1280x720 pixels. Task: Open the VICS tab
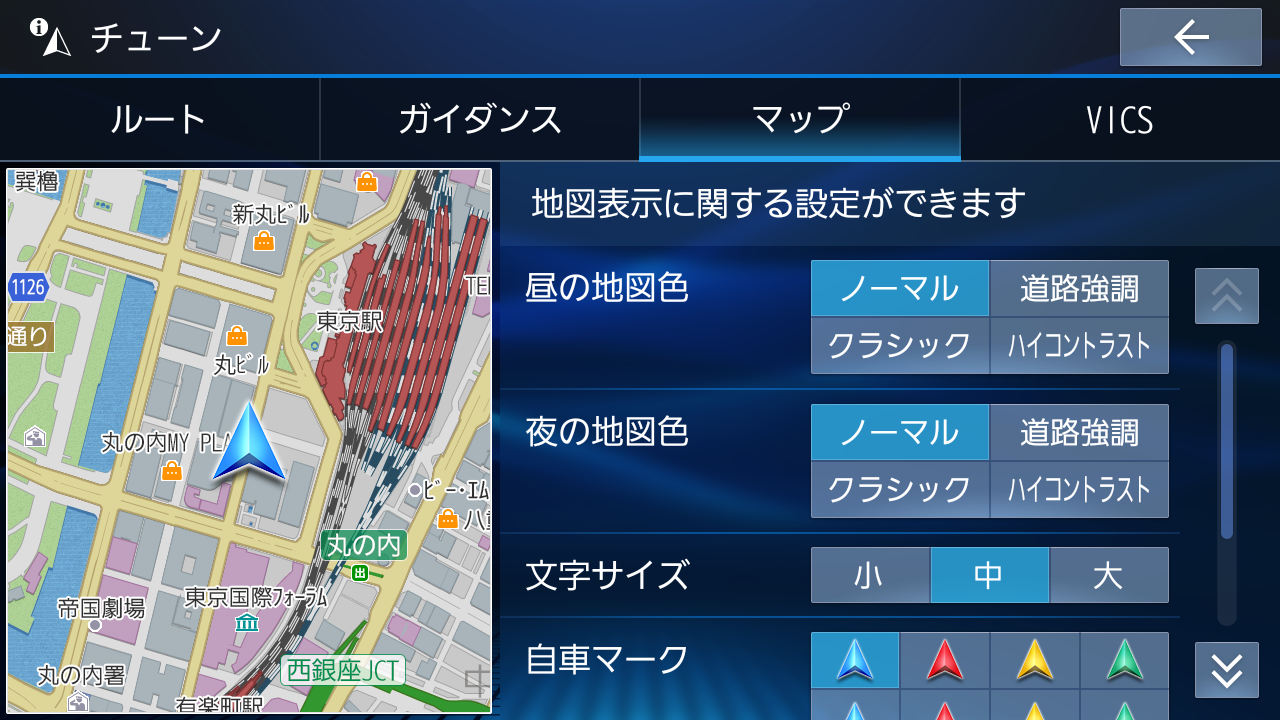pyautogui.click(x=1119, y=119)
